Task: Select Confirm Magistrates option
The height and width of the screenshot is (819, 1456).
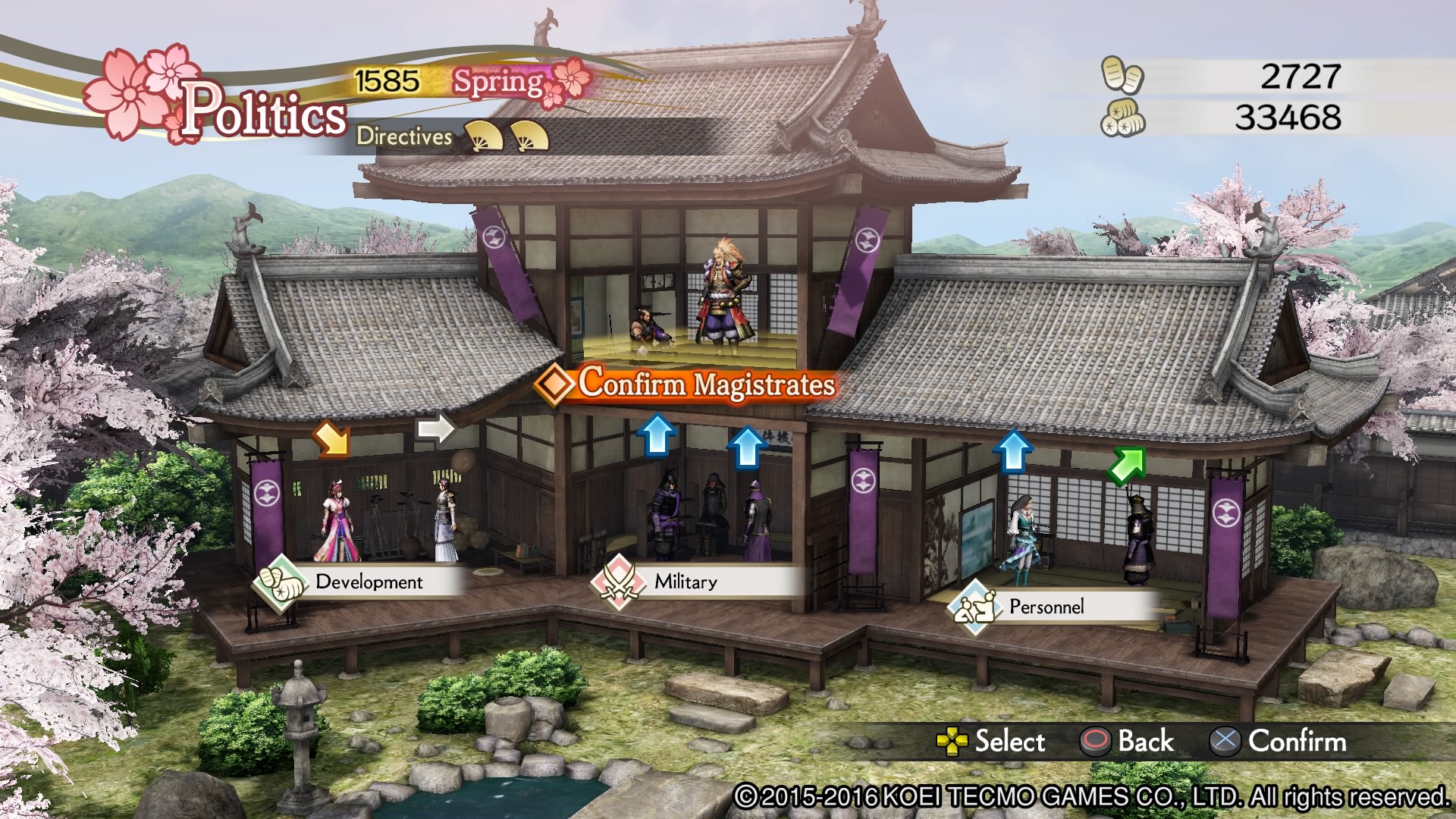Action: (705, 384)
